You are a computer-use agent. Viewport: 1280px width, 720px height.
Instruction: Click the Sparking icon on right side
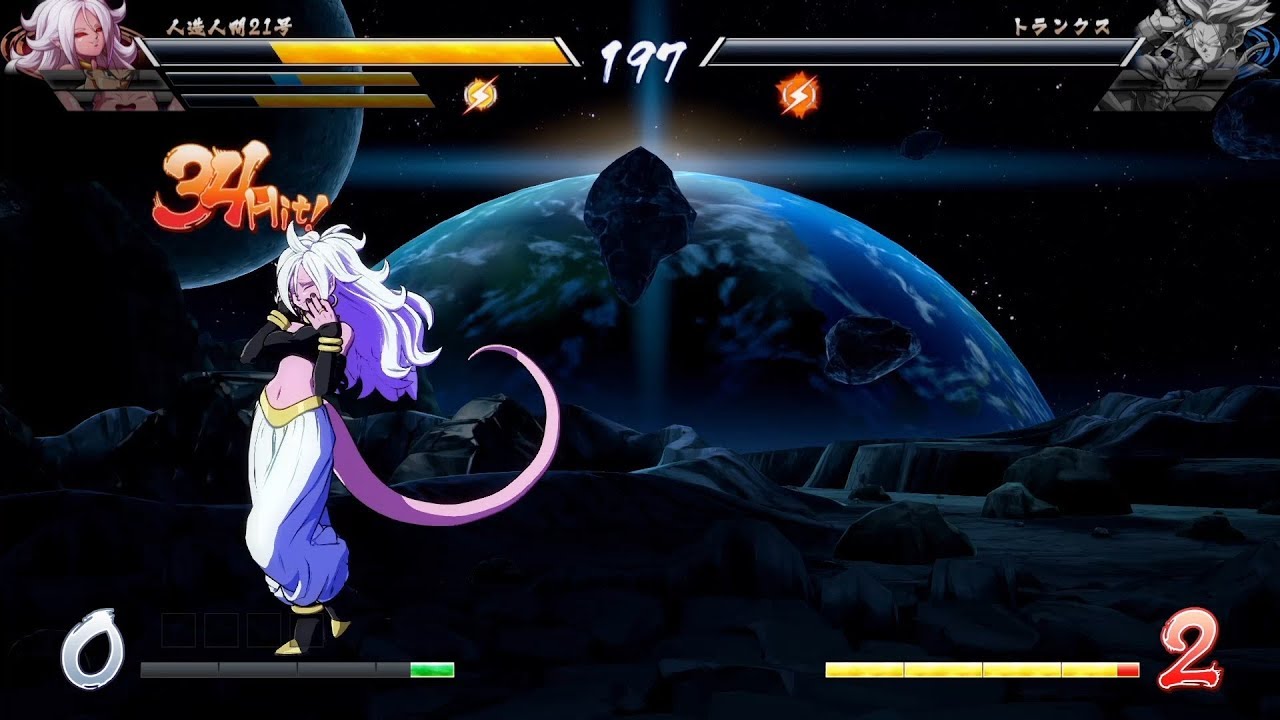tap(795, 92)
